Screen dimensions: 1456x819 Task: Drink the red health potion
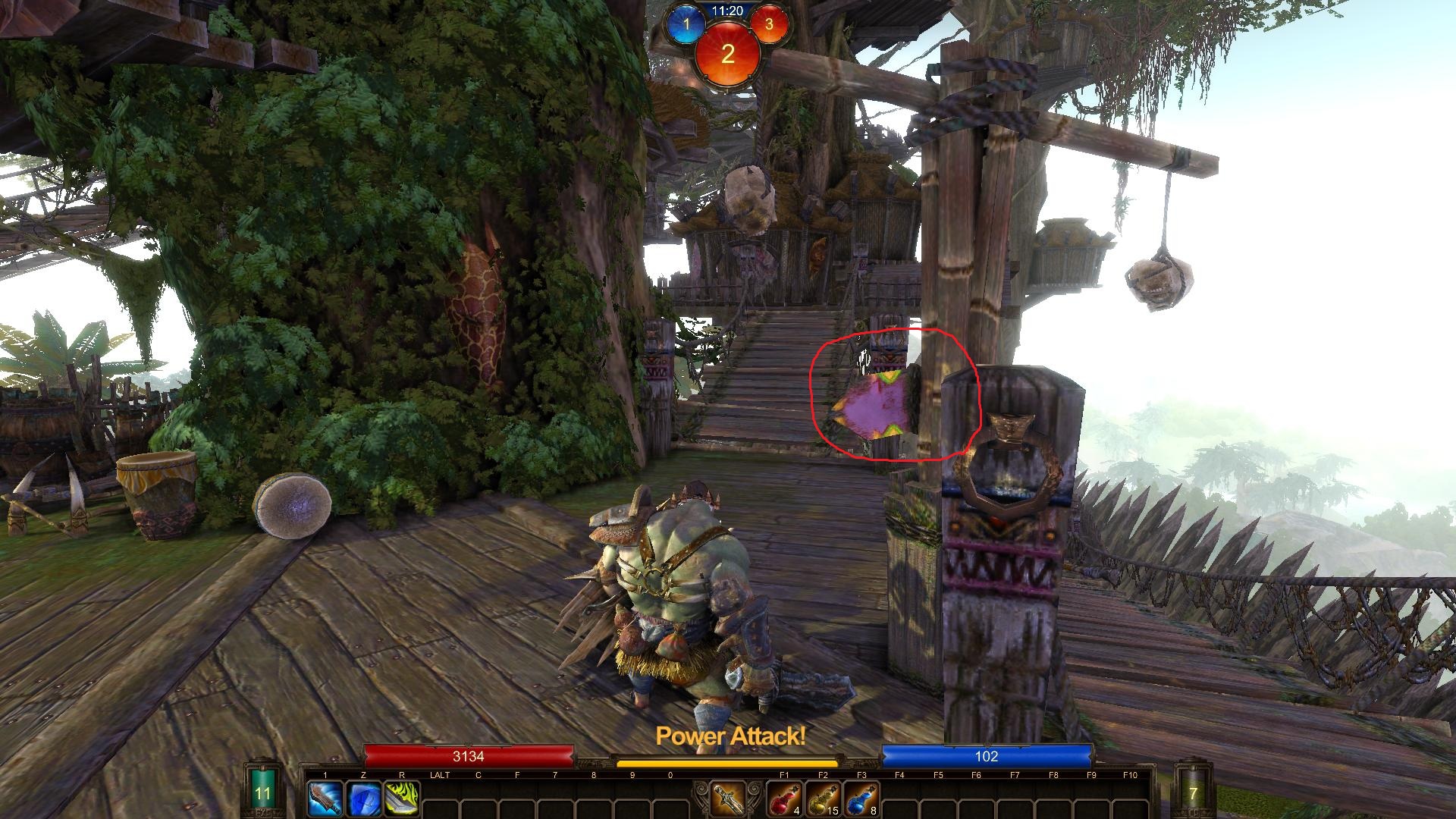pos(784,799)
